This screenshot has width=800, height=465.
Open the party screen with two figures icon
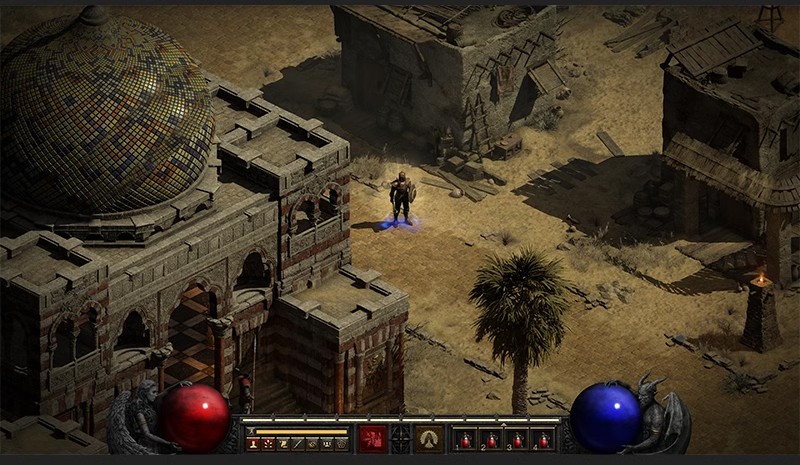[x=327, y=442]
